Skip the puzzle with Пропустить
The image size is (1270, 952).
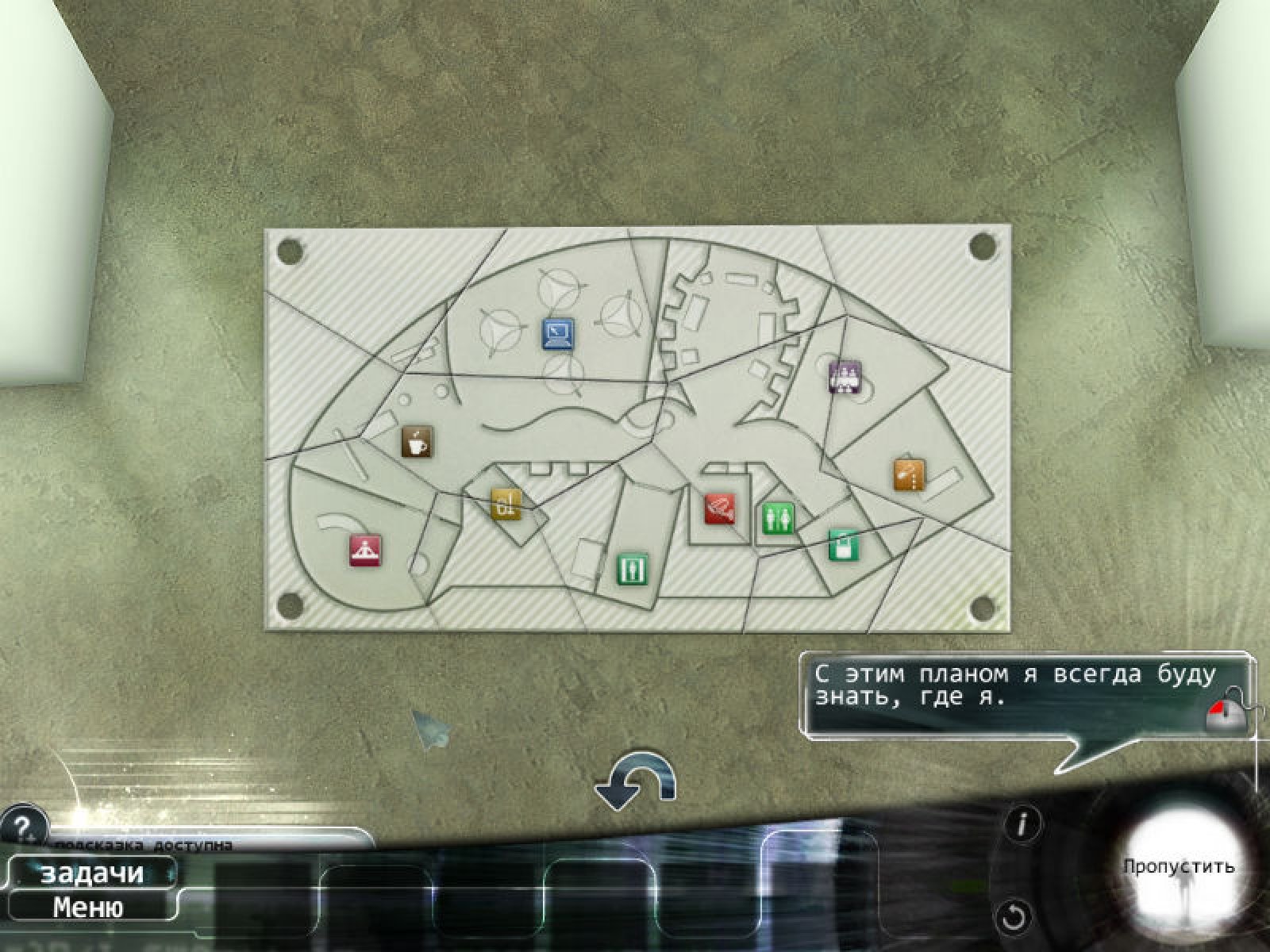[x=1178, y=866]
